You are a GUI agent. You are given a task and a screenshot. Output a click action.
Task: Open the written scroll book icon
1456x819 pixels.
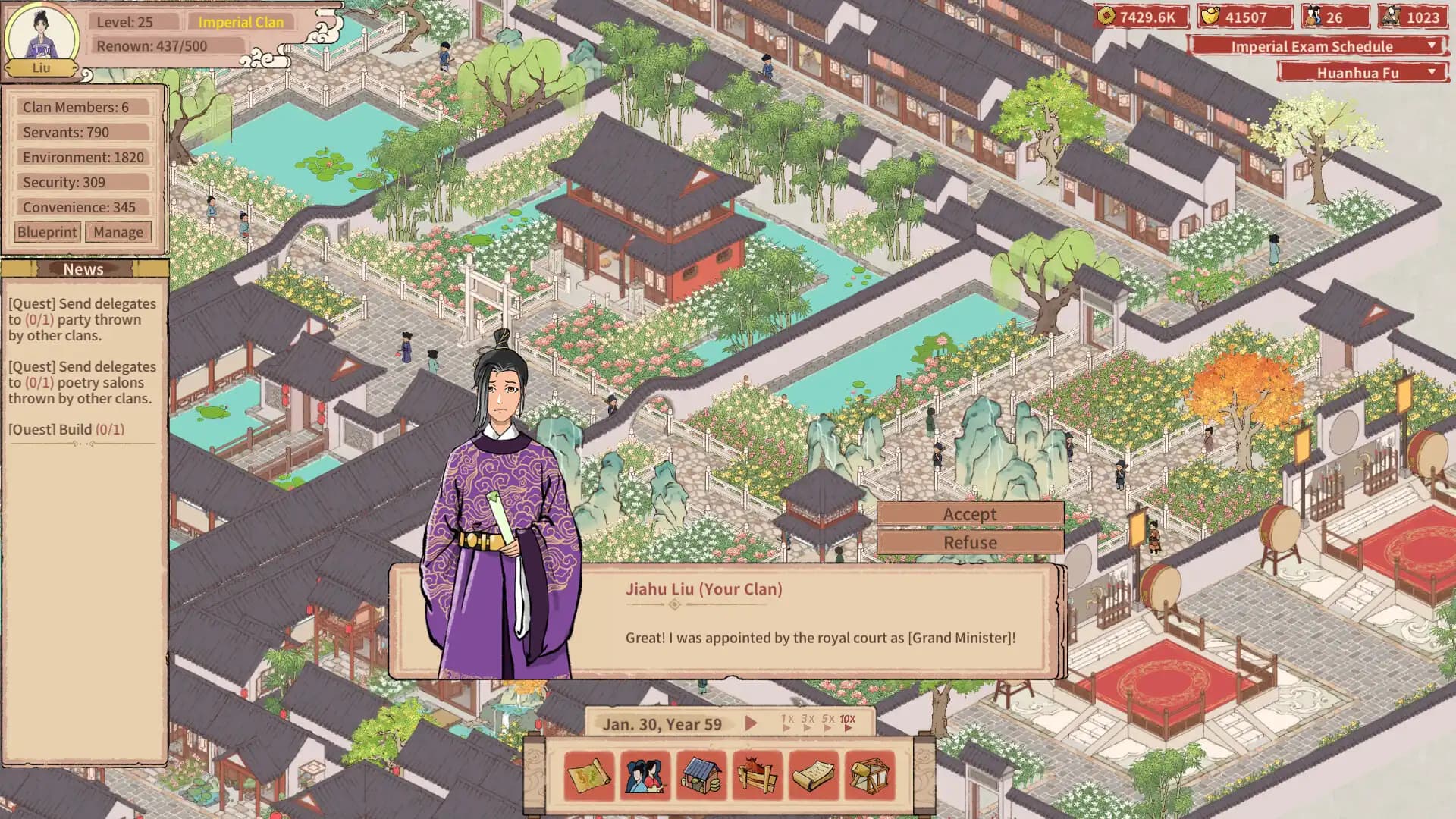[814, 776]
